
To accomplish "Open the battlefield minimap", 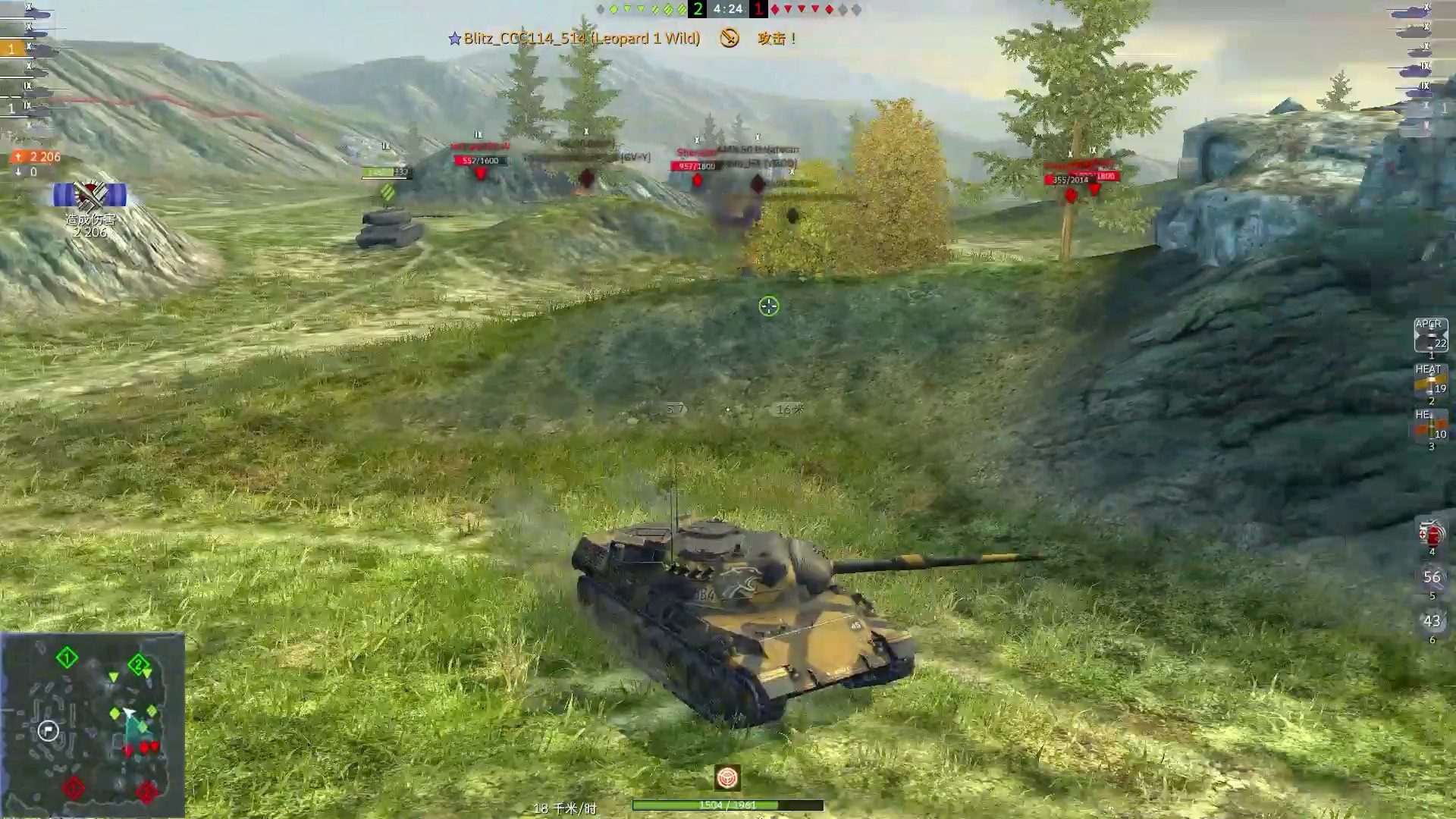I will point(93,725).
